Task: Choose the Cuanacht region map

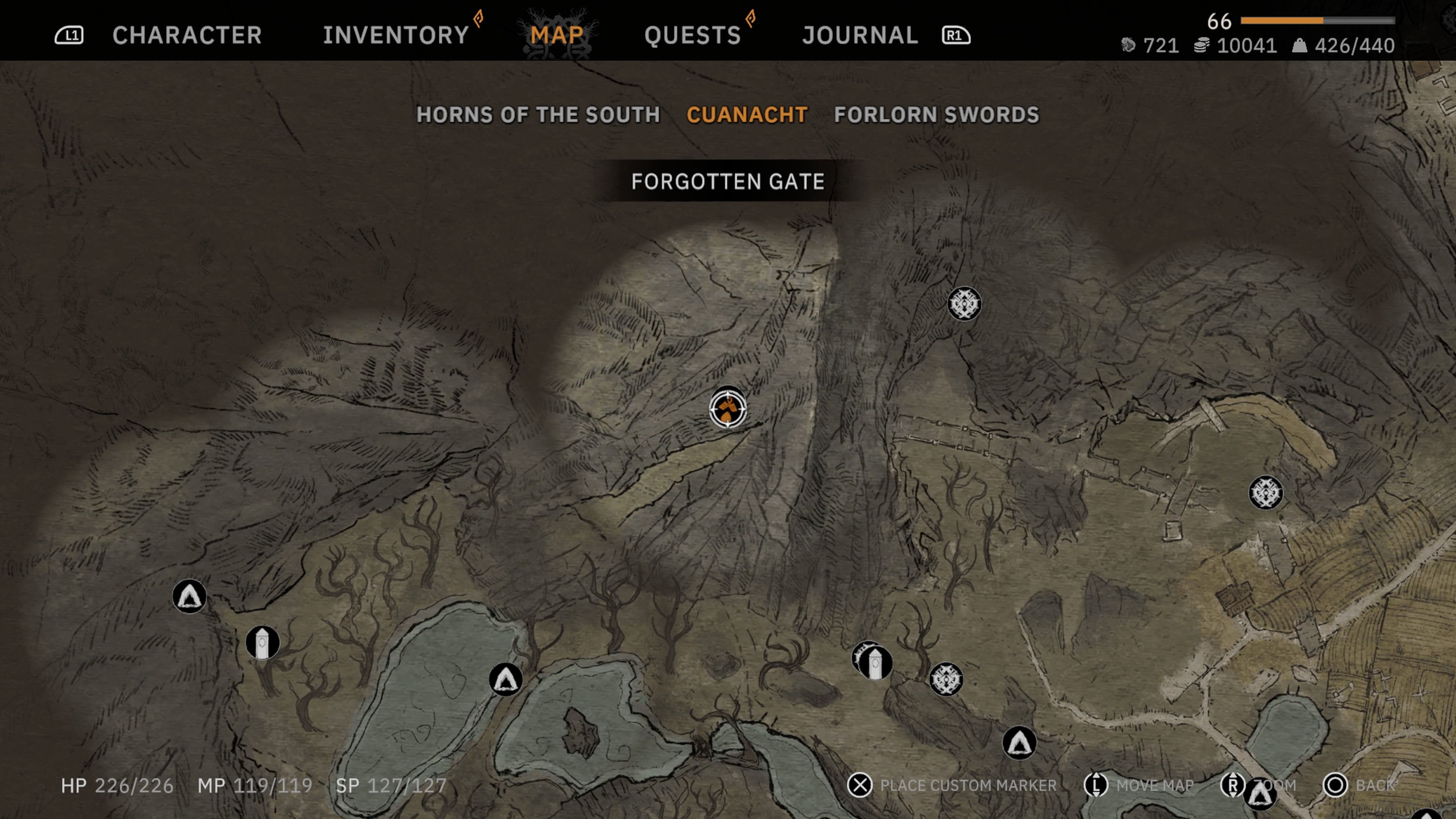Action: 747,115
